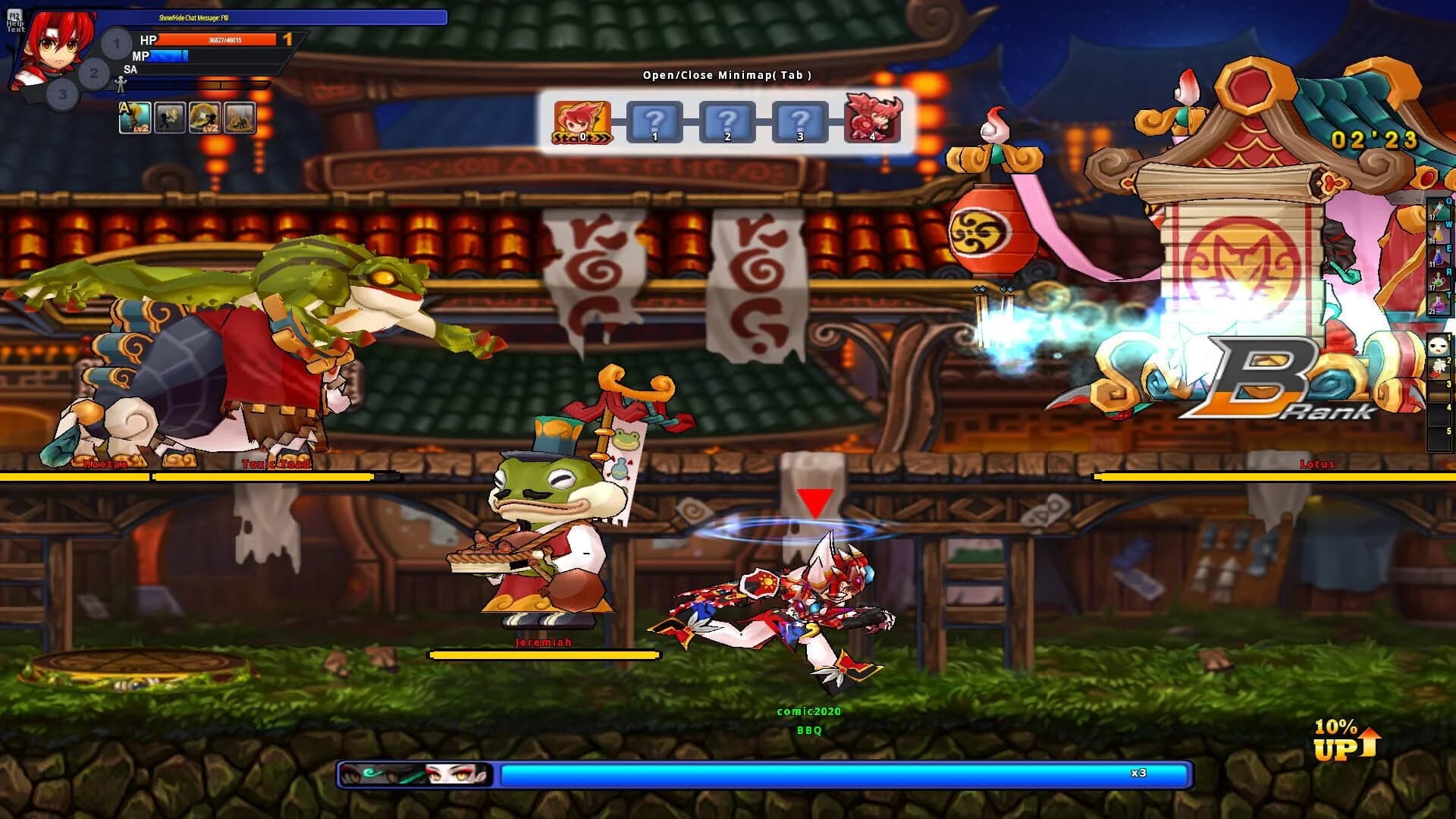Select the flower item in right-side slot 2
This screenshot has width=1456, height=819.
pyautogui.click(x=1438, y=366)
